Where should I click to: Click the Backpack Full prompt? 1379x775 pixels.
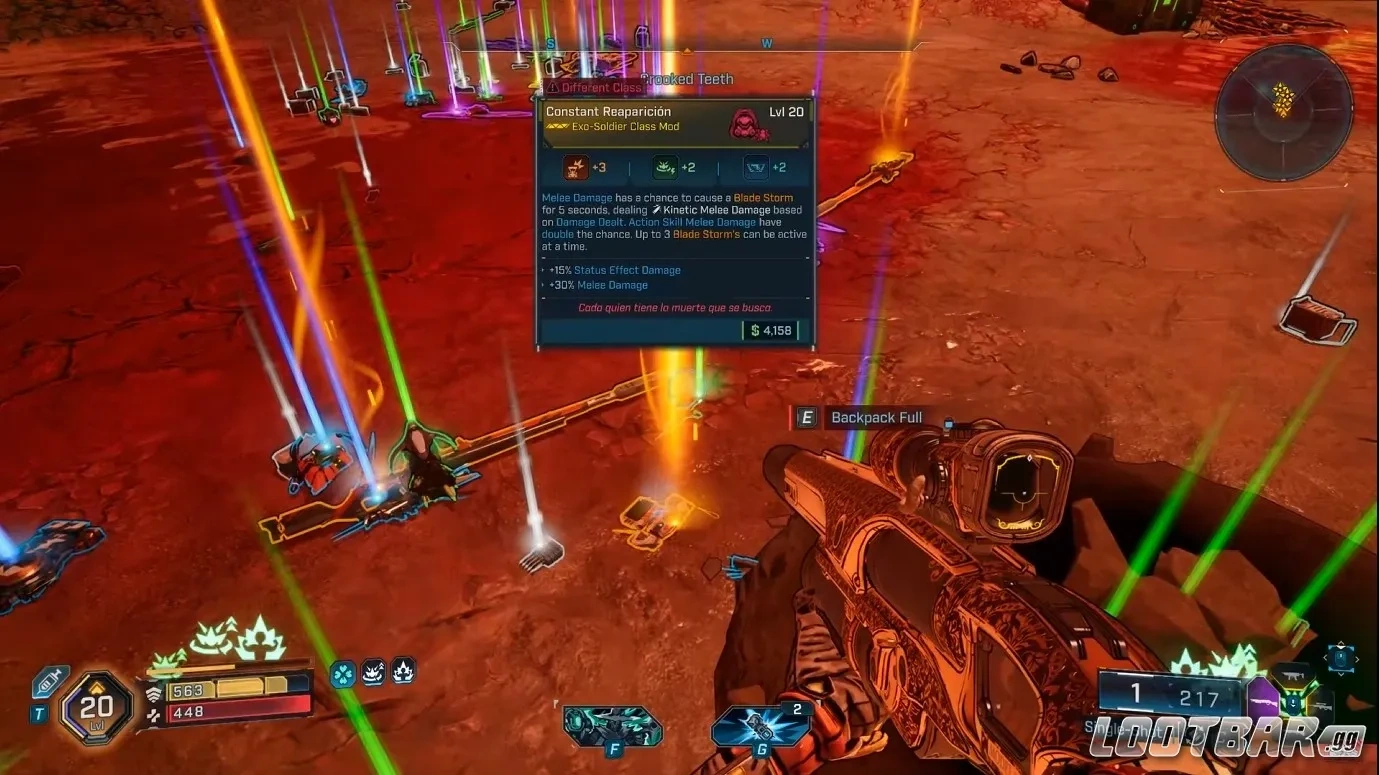[876, 417]
